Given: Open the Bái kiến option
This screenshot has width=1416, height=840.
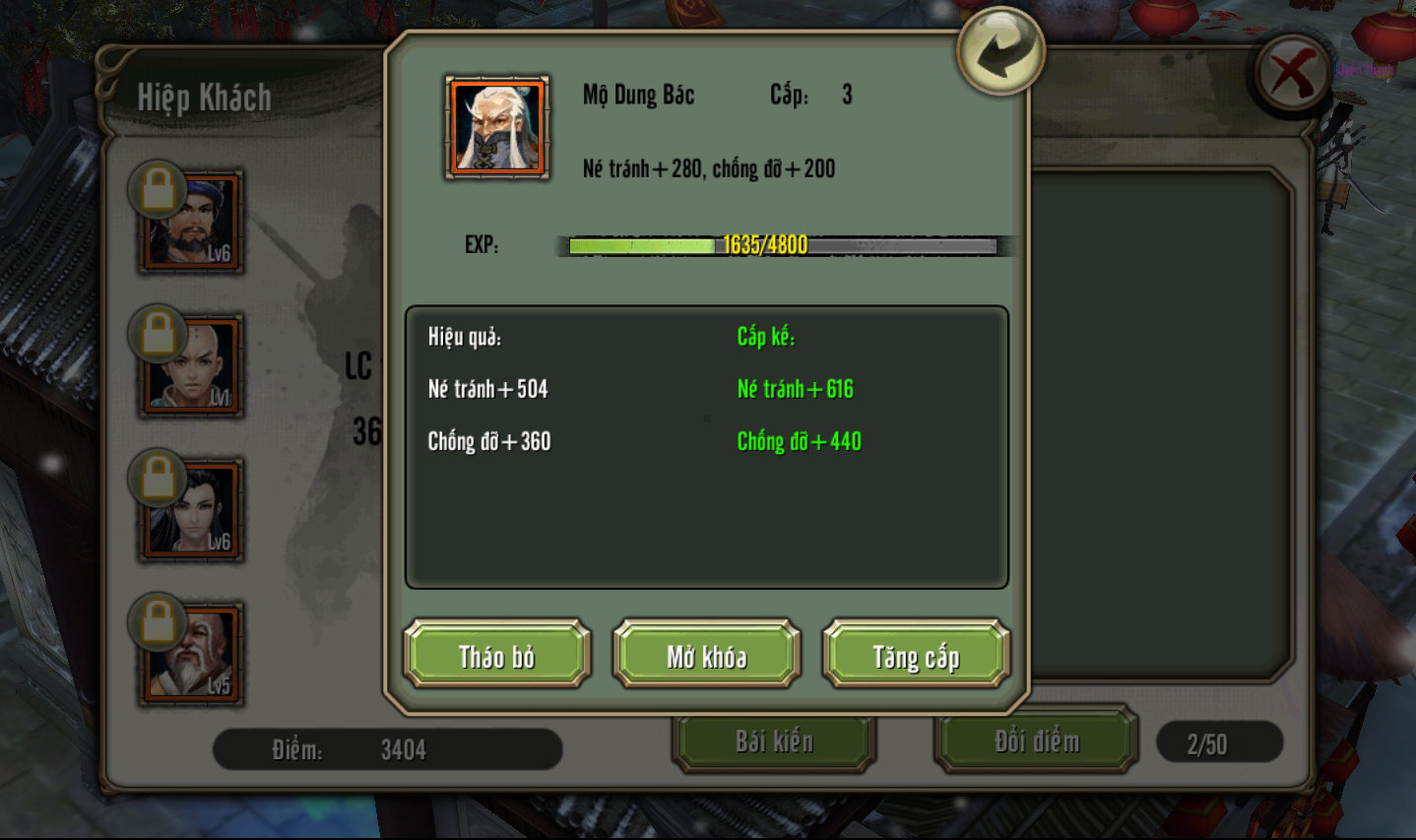Looking at the screenshot, I should (774, 741).
